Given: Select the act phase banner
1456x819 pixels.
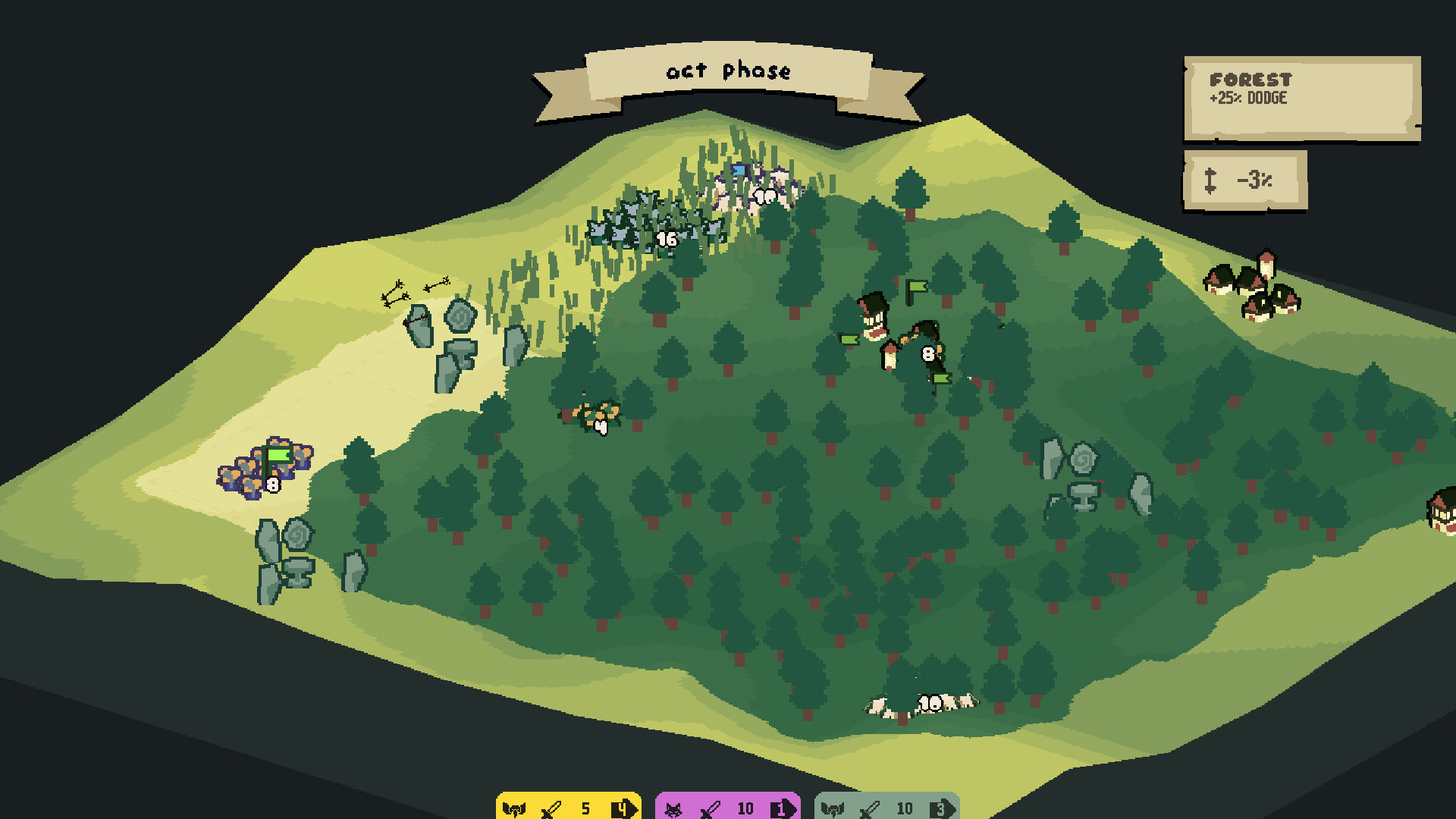Looking at the screenshot, I should tap(728, 72).
